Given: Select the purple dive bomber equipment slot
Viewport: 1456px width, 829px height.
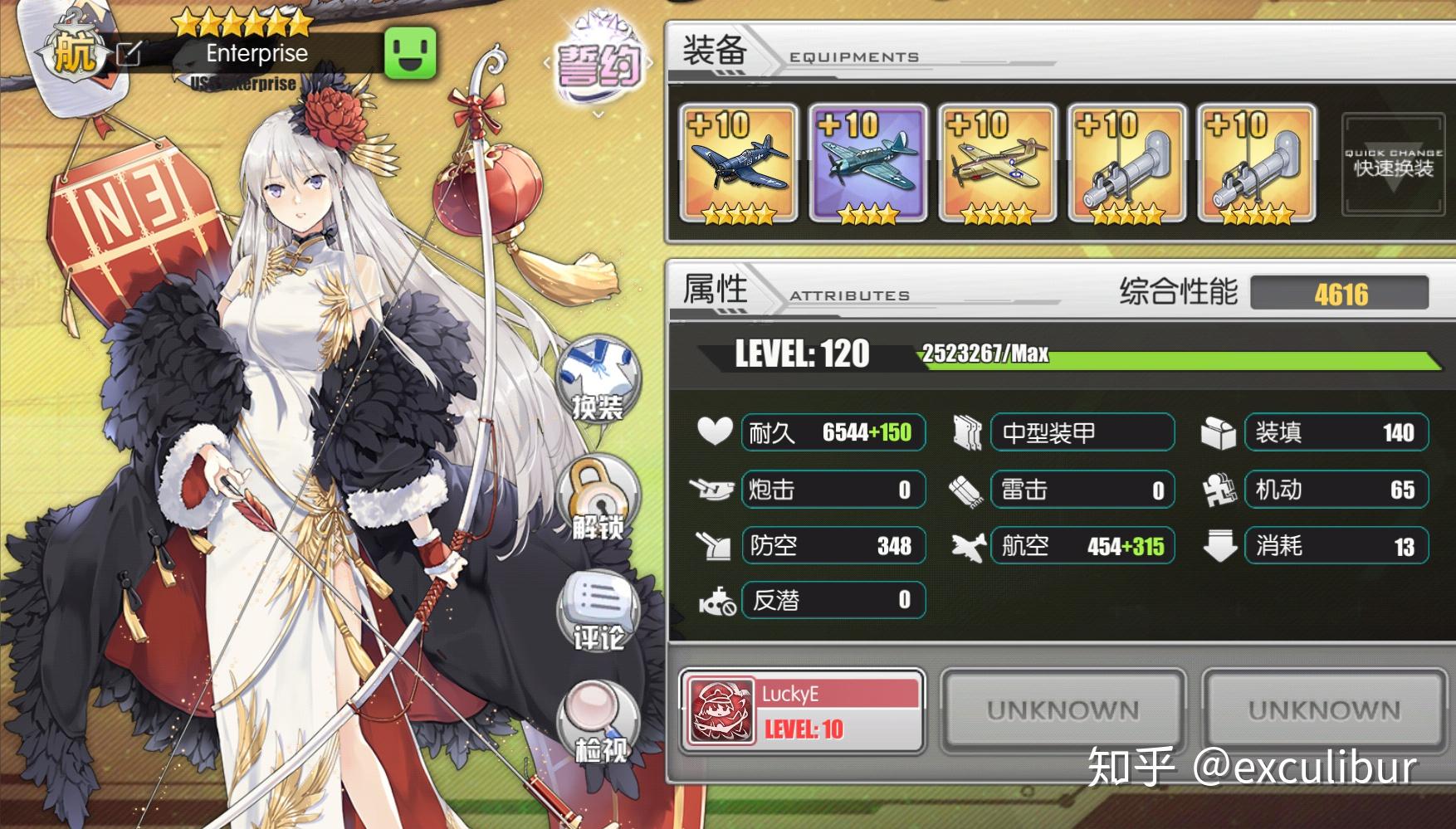Looking at the screenshot, I should click(867, 163).
